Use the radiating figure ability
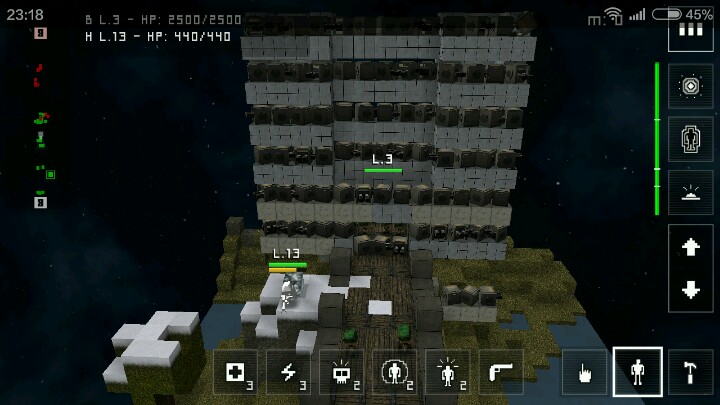 click(447, 372)
